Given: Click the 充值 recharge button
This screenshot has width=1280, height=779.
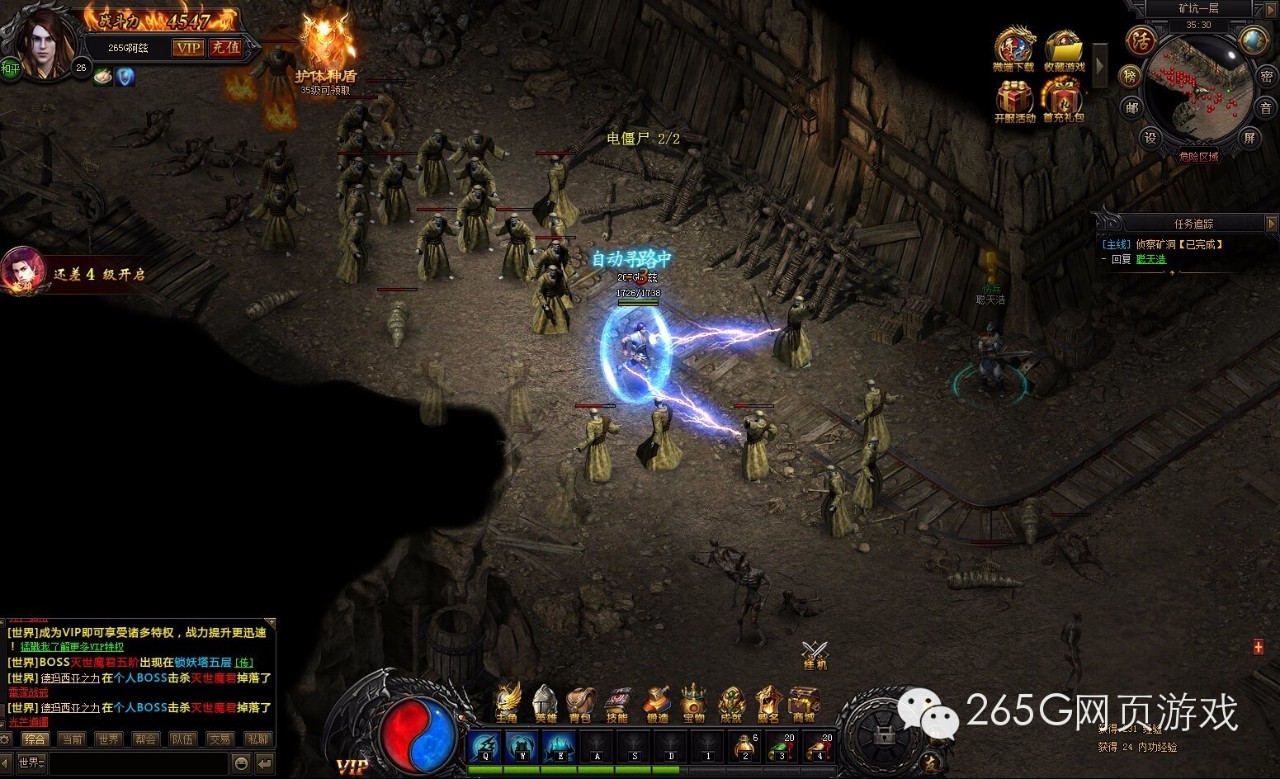Looking at the screenshot, I should pos(225,47).
